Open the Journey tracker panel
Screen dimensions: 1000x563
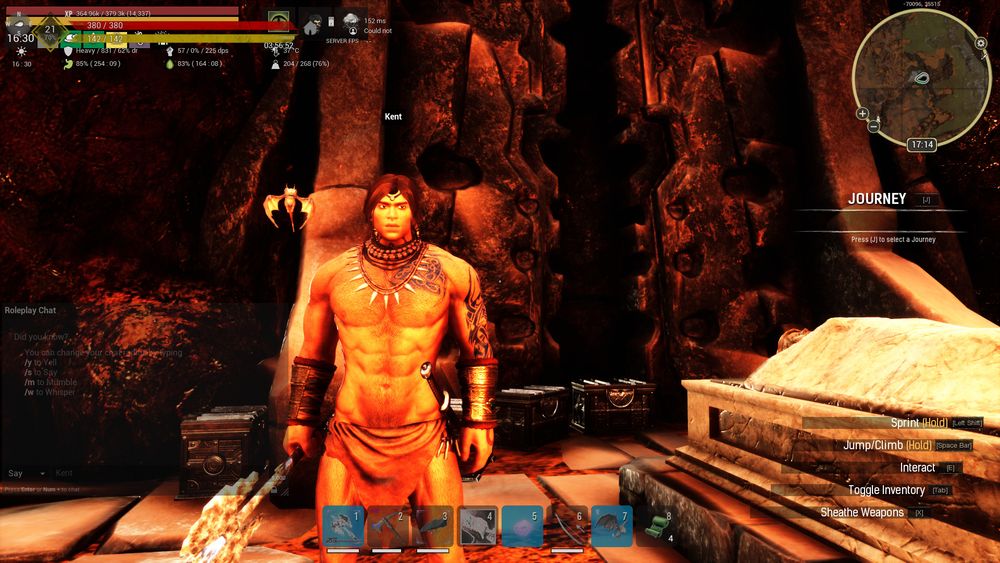point(877,199)
